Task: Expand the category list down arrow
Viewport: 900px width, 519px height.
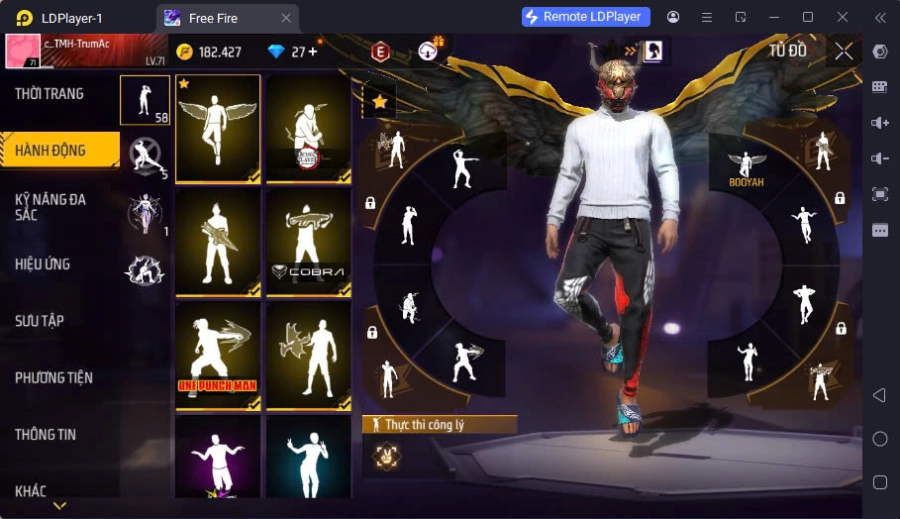Action: [60, 506]
